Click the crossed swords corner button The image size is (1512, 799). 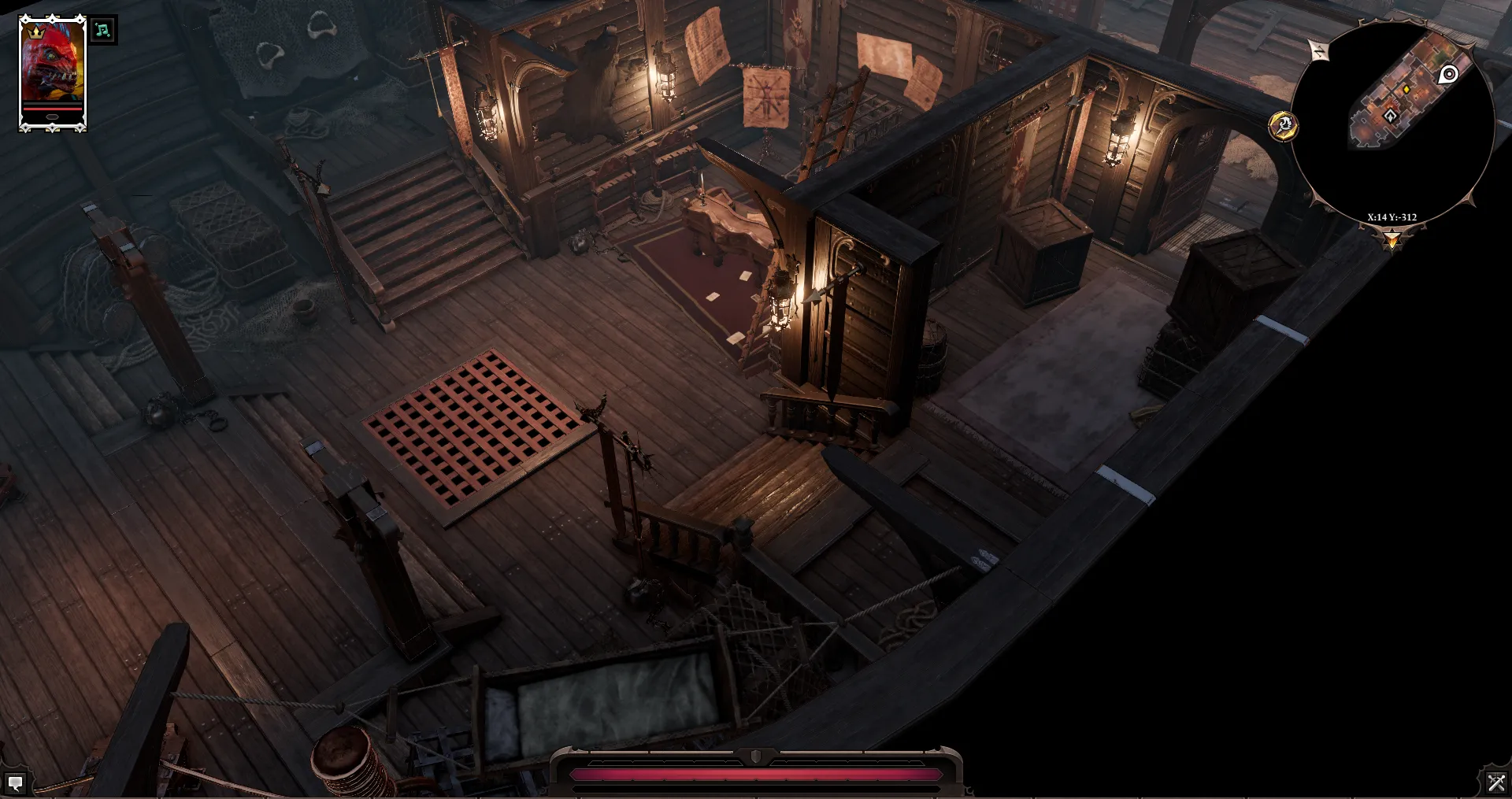pos(1495,782)
